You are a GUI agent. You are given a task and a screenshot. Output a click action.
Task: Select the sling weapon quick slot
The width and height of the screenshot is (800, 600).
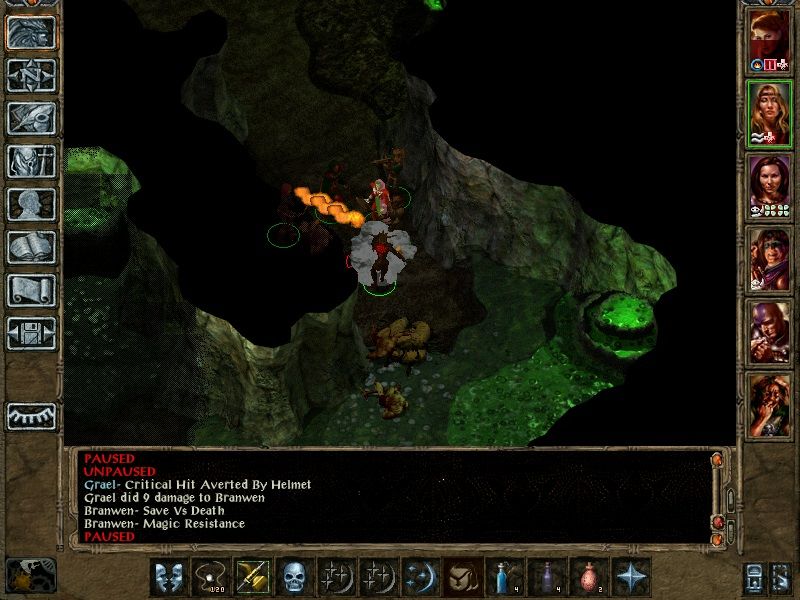coord(210,578)
